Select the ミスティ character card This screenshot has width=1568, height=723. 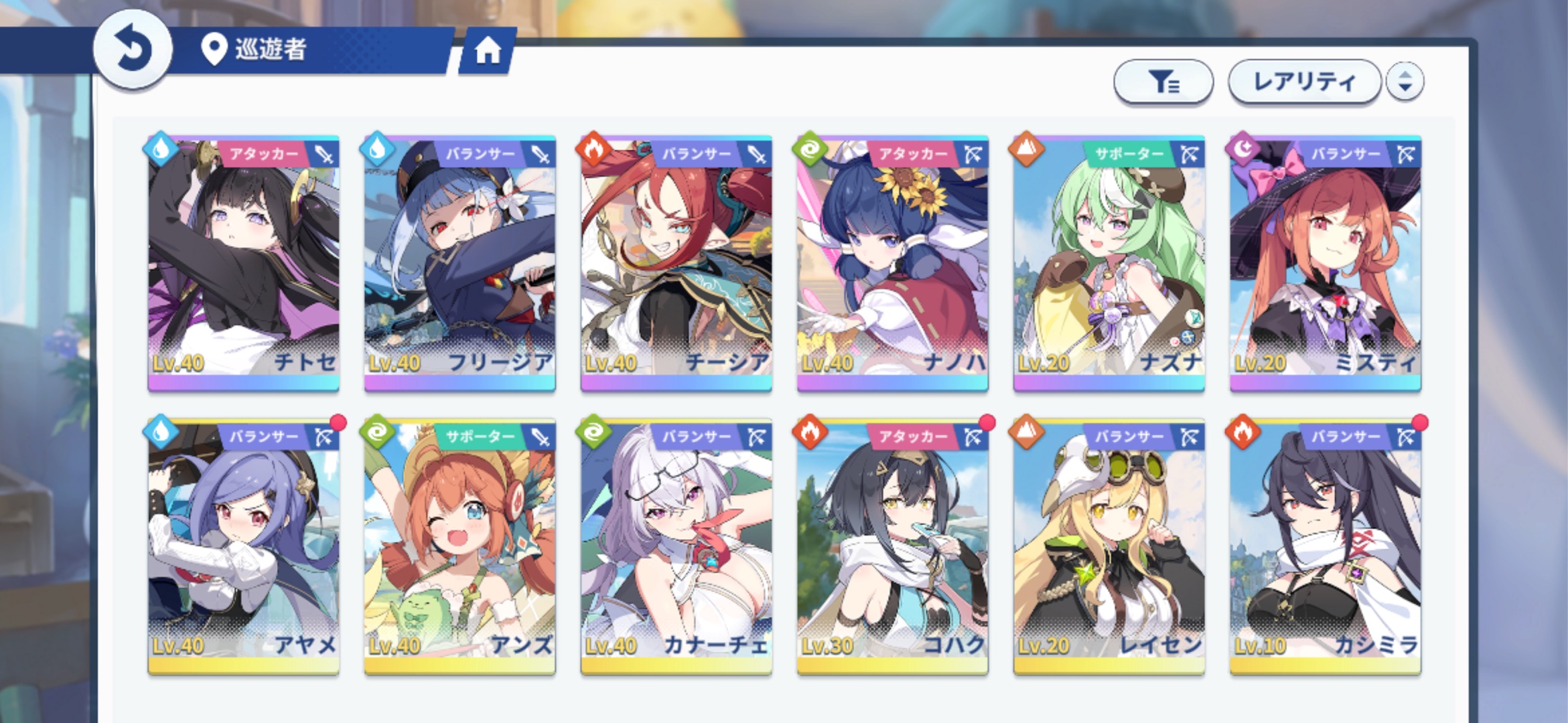point(1326,264)
